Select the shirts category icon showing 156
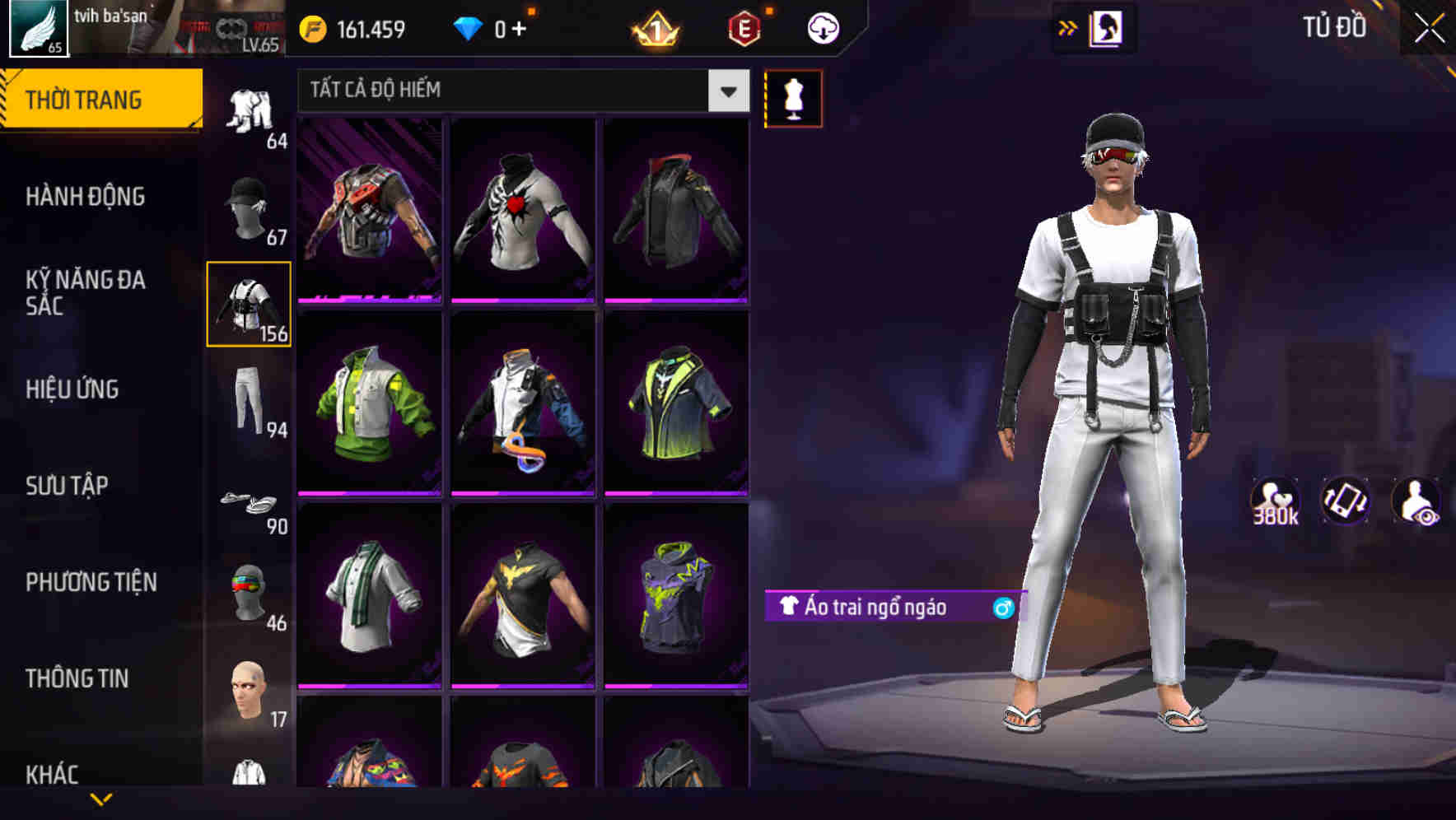 point(250,305)
